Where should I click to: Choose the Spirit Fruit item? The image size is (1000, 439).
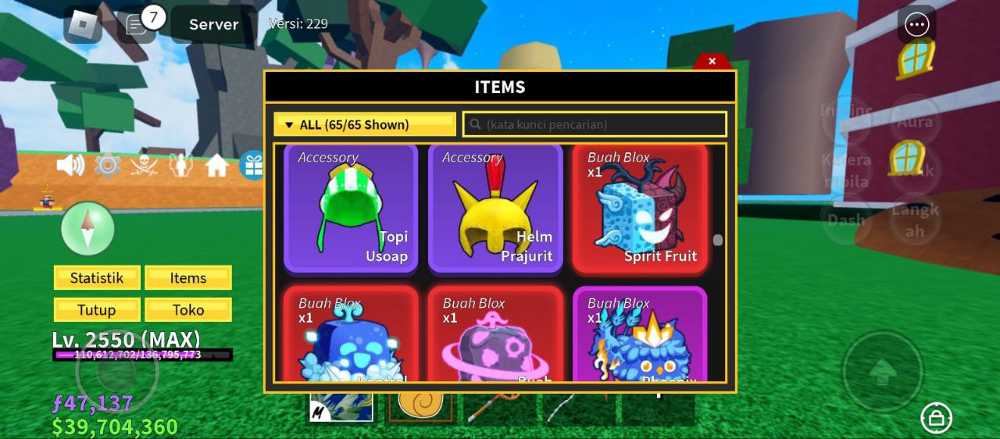639,208
